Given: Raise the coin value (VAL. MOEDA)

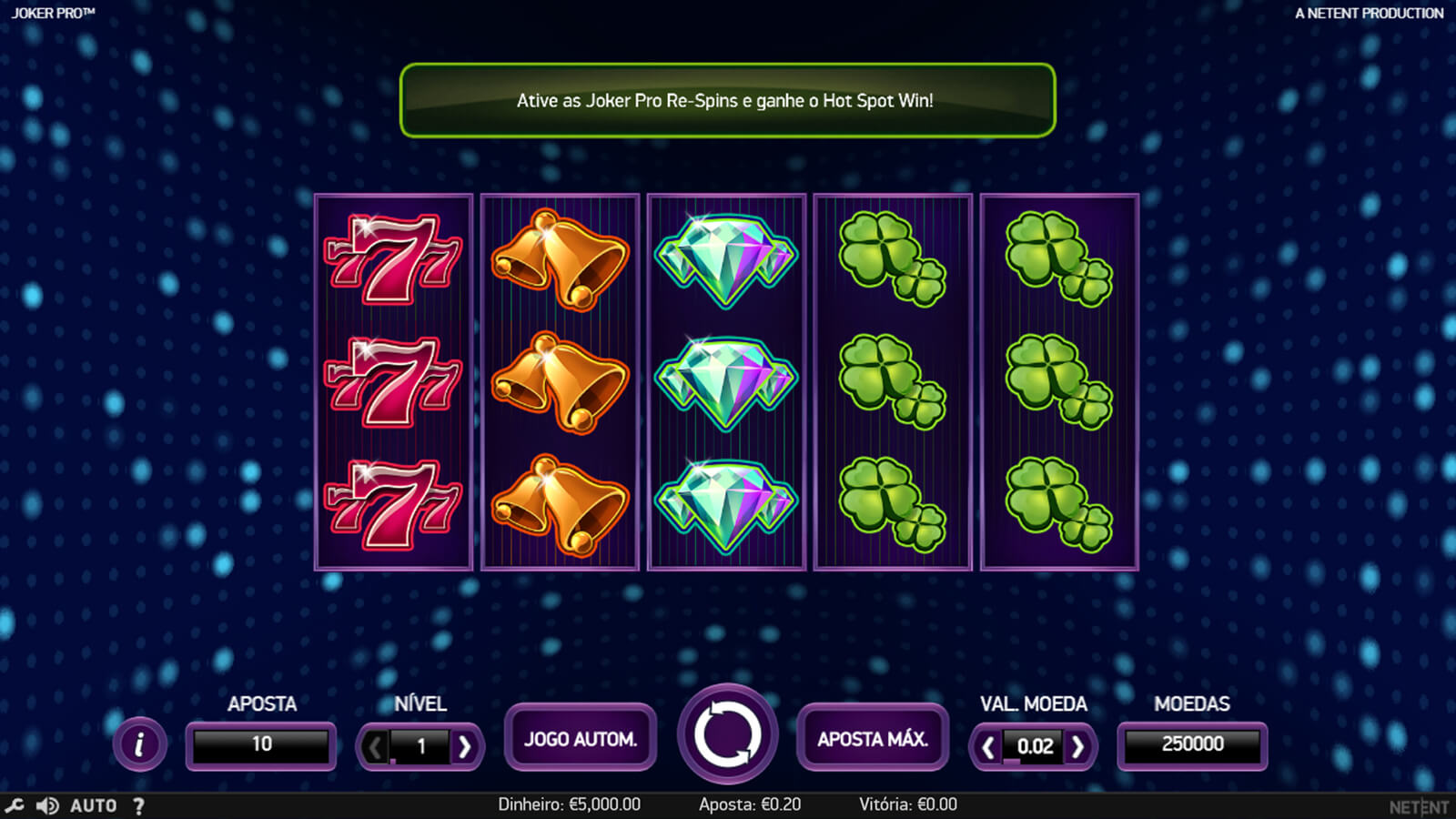Looking at the screenshot, I should (1078, 747).
